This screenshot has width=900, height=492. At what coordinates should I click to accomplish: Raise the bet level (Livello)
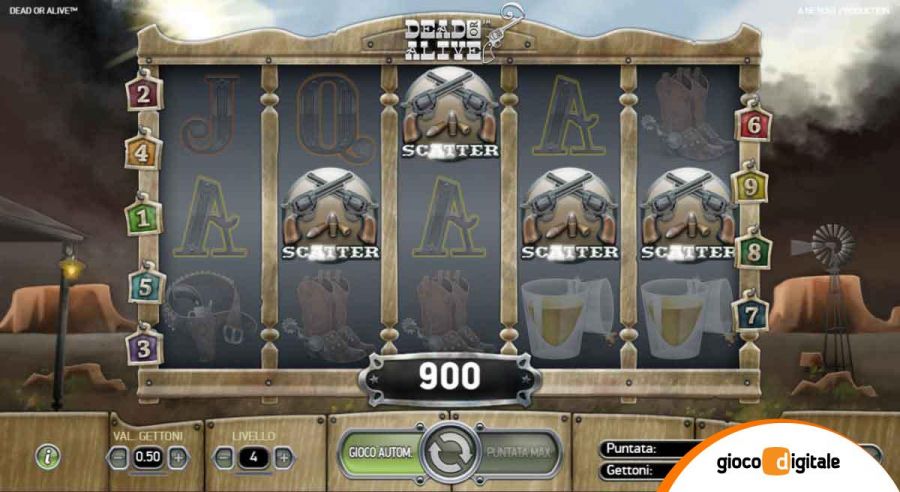click(x=284, y=457)
